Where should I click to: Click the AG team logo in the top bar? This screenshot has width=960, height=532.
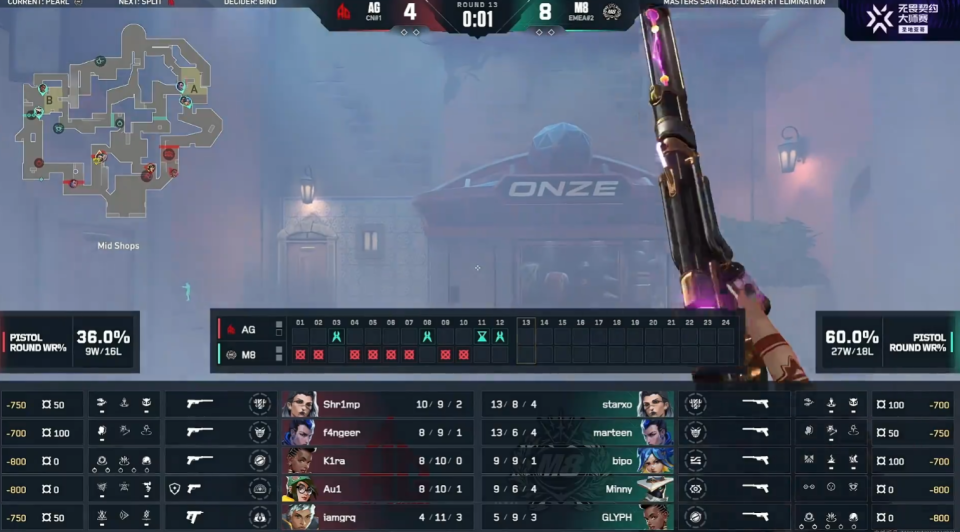[344, 12]
